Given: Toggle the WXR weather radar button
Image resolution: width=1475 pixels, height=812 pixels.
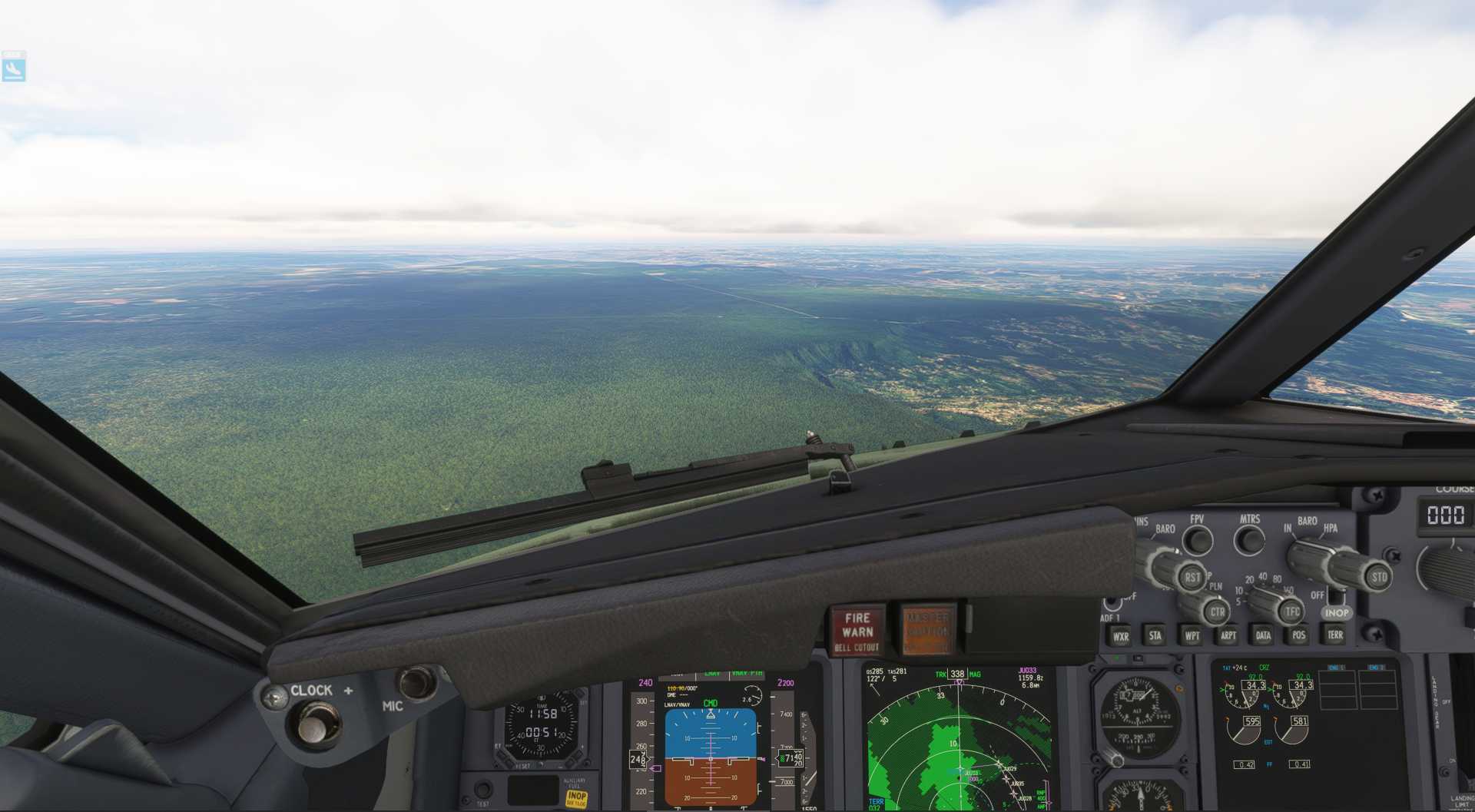Looking at the screenshot, I should (x=1121, y=636).
